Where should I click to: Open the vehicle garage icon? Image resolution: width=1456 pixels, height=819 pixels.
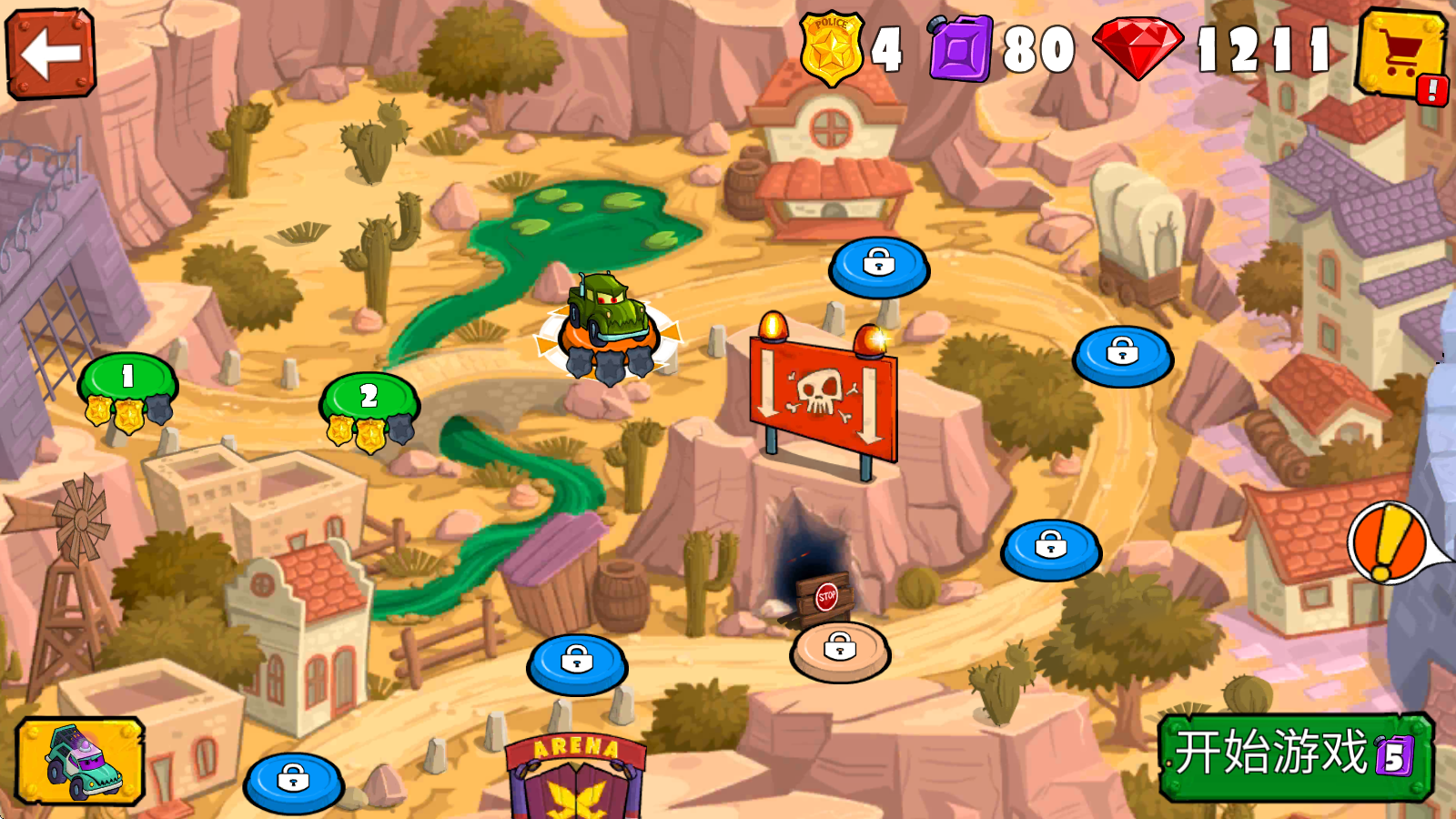coord(80,761)
